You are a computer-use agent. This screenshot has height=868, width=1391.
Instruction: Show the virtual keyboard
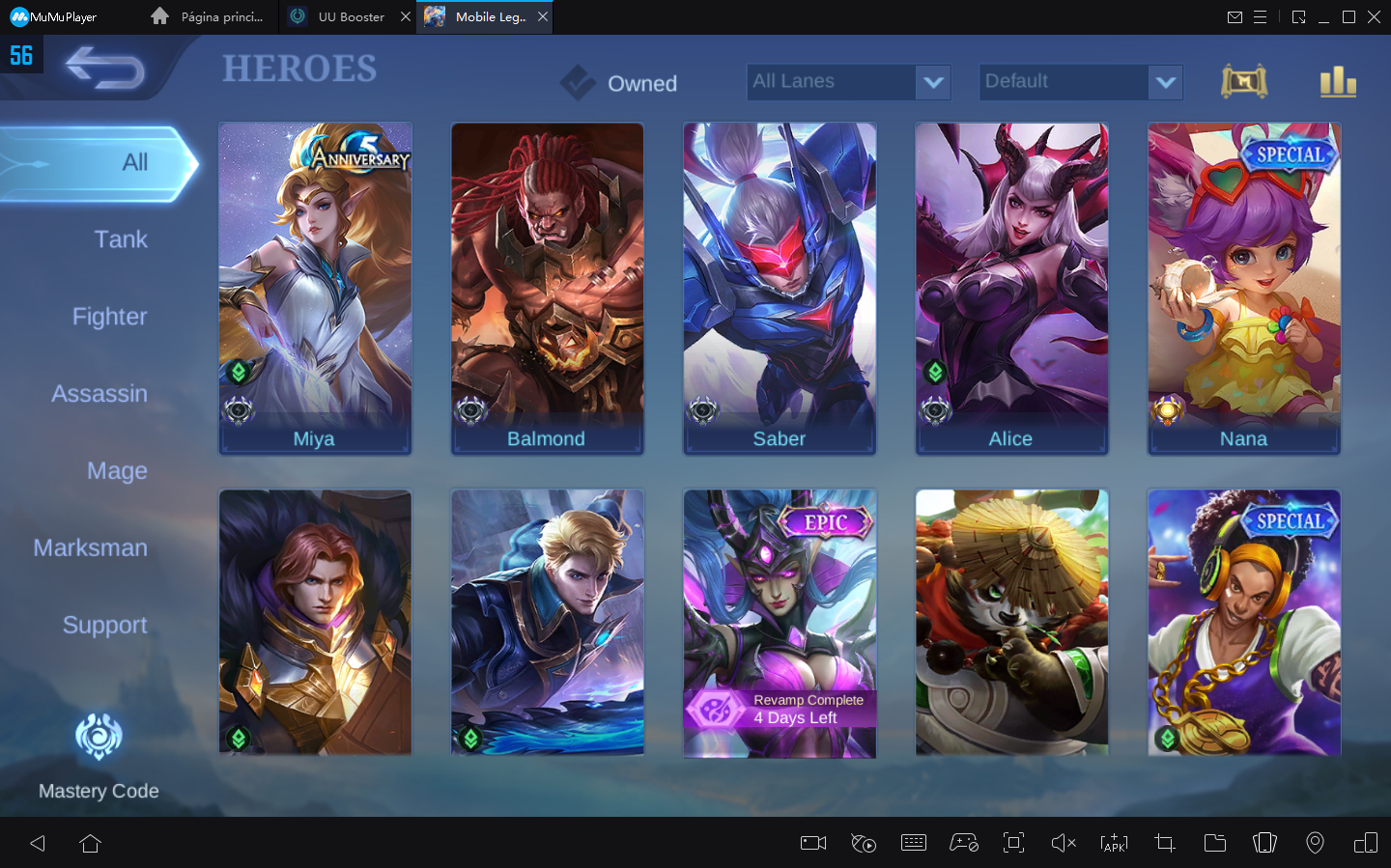pyautogui.click(x=913, y=843)
